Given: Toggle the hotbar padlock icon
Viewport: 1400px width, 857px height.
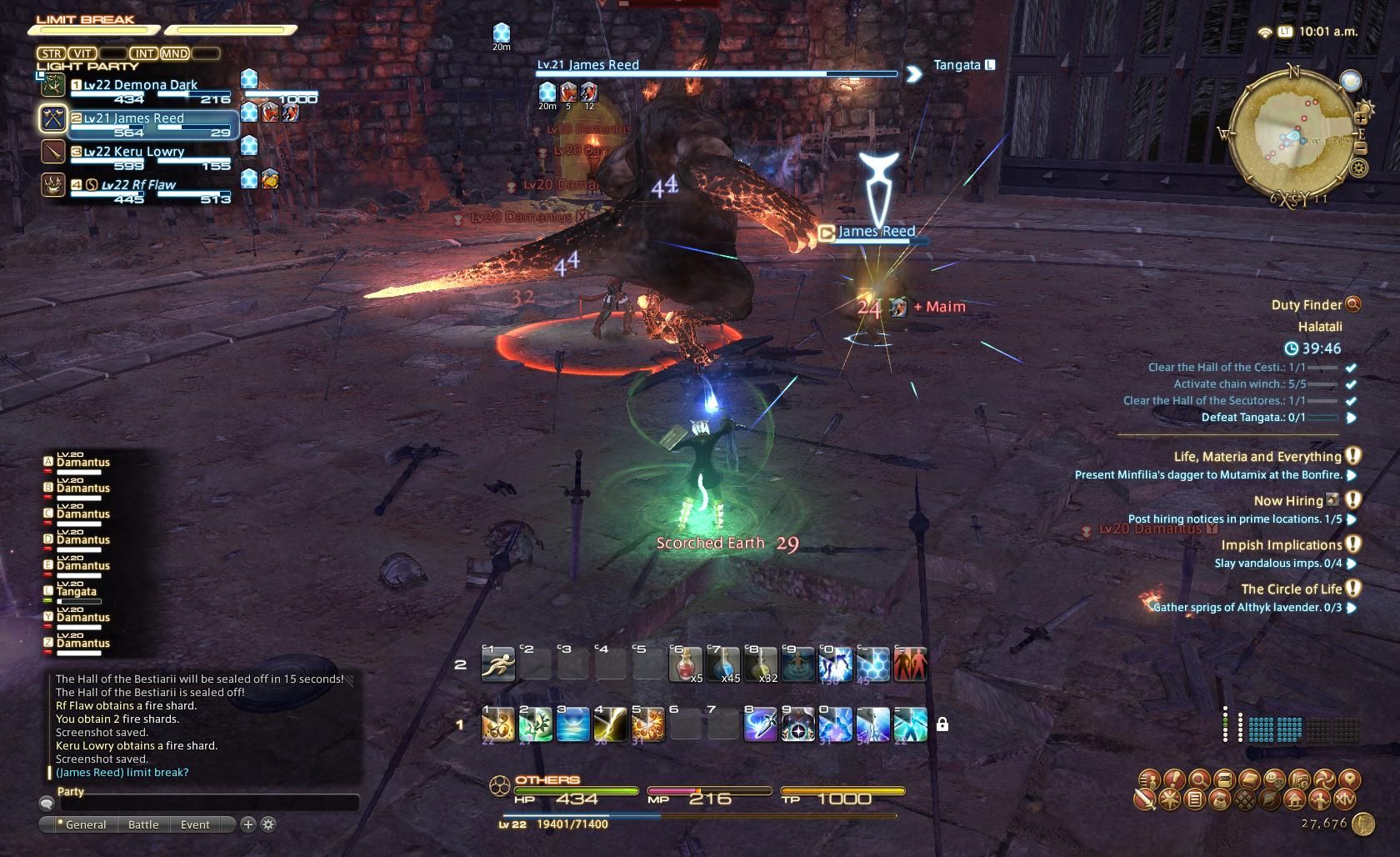Looking at the screenshot, I should point(942,724).
